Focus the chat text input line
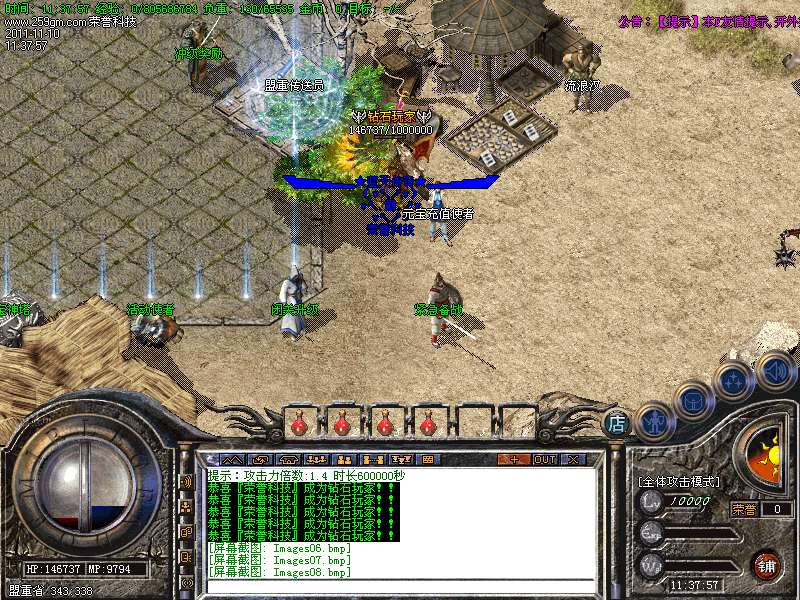Image resolution: width=800 pixels, height=600 pixels. (x=400, y=586)
